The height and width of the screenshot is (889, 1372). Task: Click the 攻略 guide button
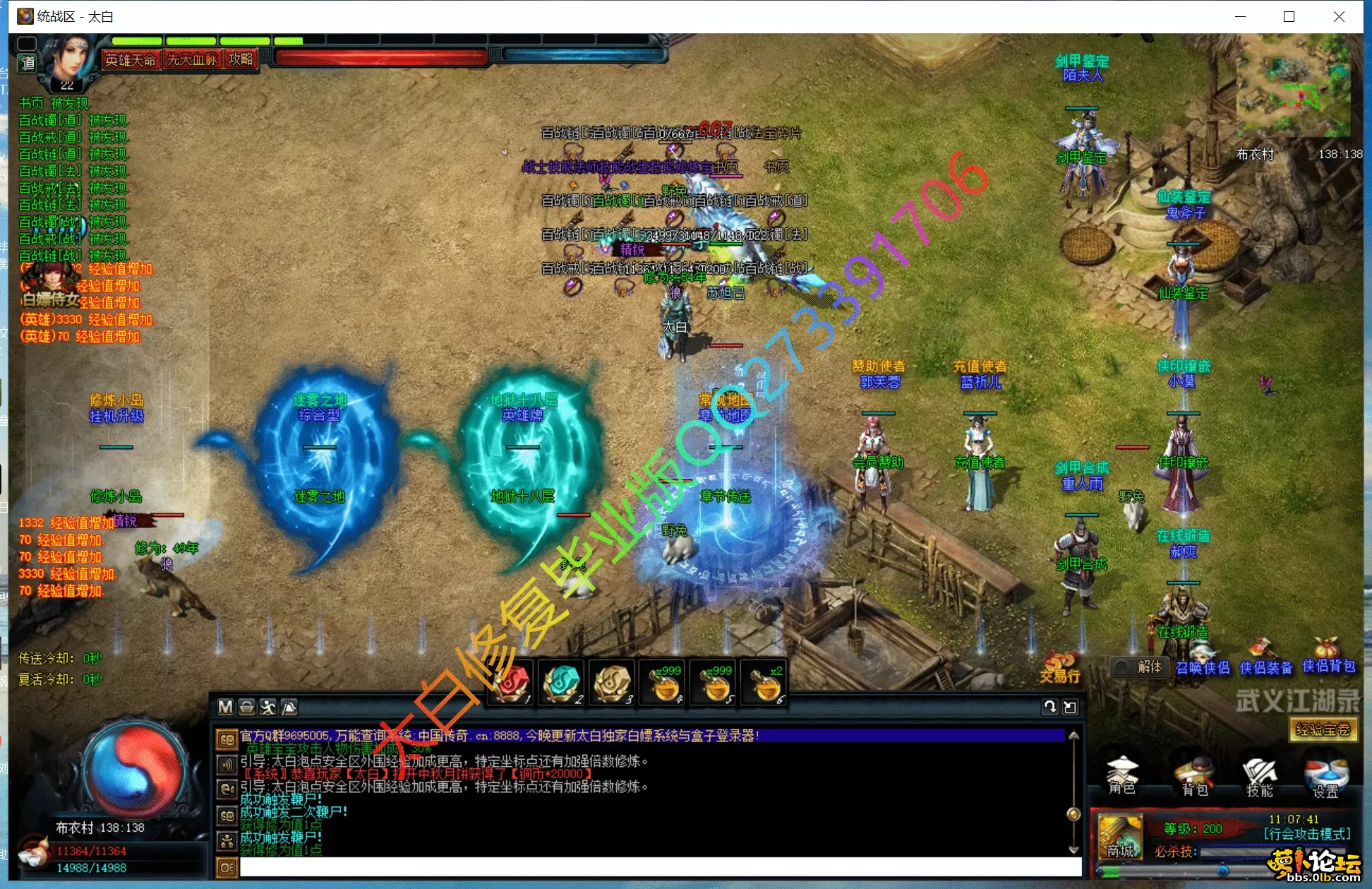click(241, 59)
